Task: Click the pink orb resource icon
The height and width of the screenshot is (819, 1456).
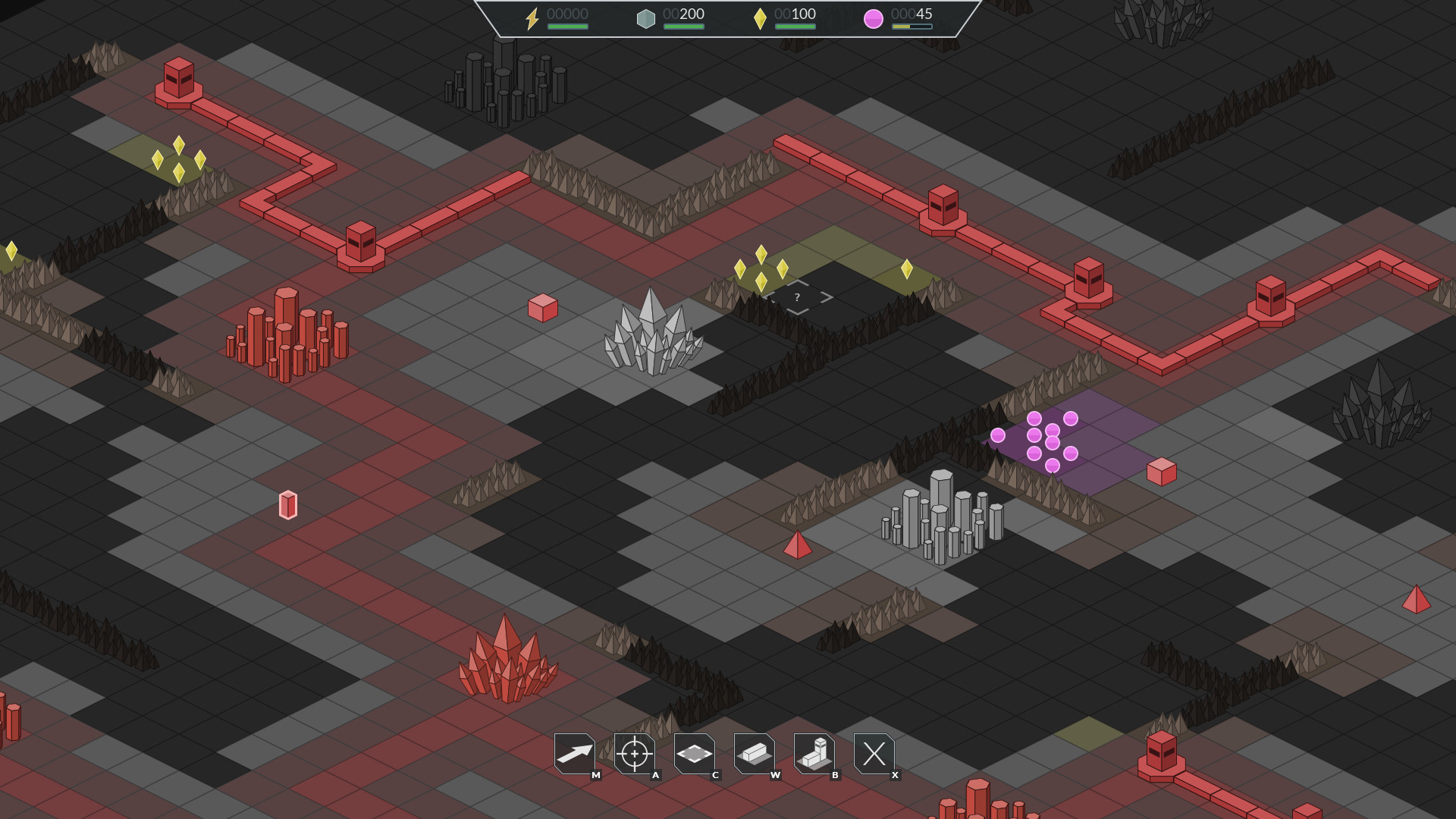Action: [x=874, y=18]
